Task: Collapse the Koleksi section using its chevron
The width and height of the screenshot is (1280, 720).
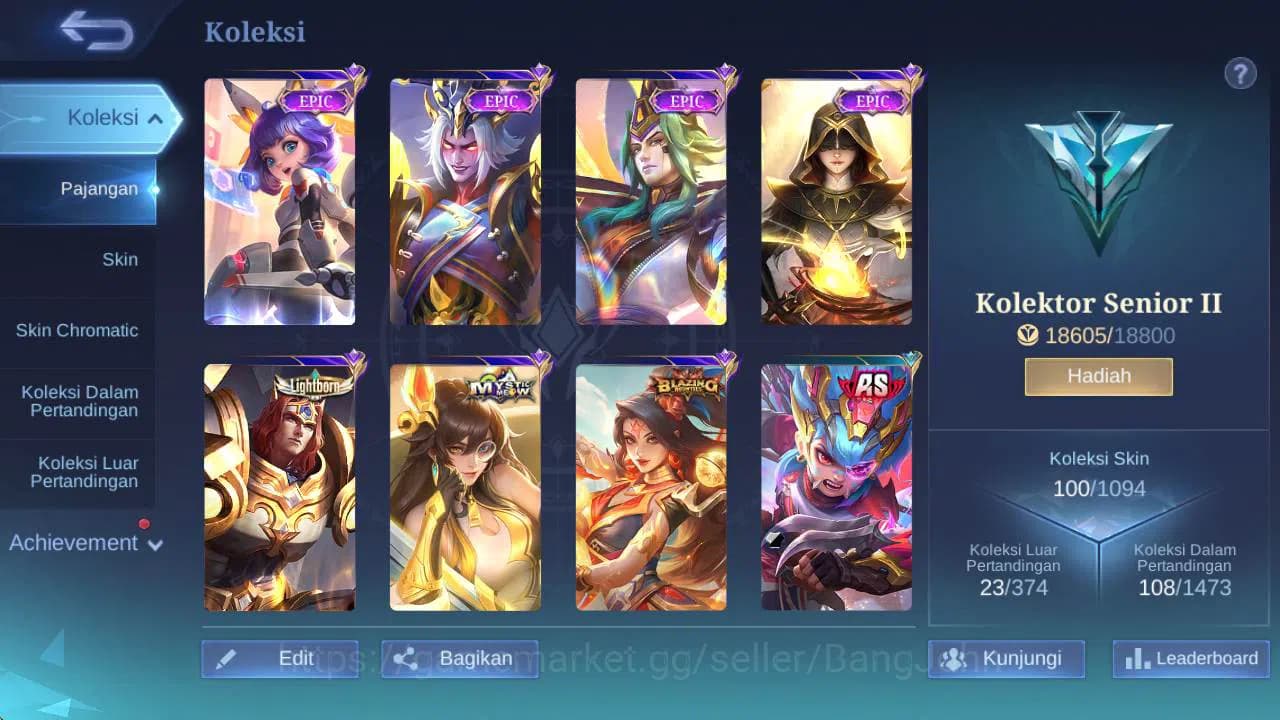Action: tap(156, 117)
